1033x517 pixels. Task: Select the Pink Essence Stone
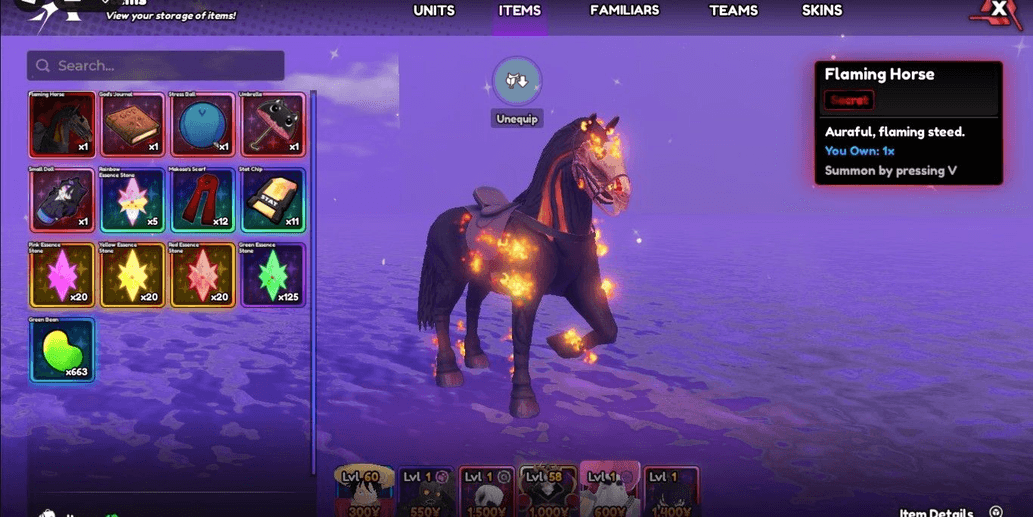(x=62, y=275)
